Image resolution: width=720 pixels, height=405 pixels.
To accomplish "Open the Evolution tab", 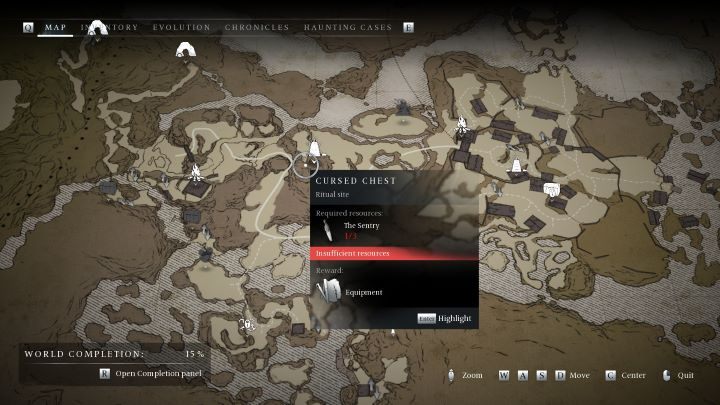I will pyautogui.click(x=181, y=27).
